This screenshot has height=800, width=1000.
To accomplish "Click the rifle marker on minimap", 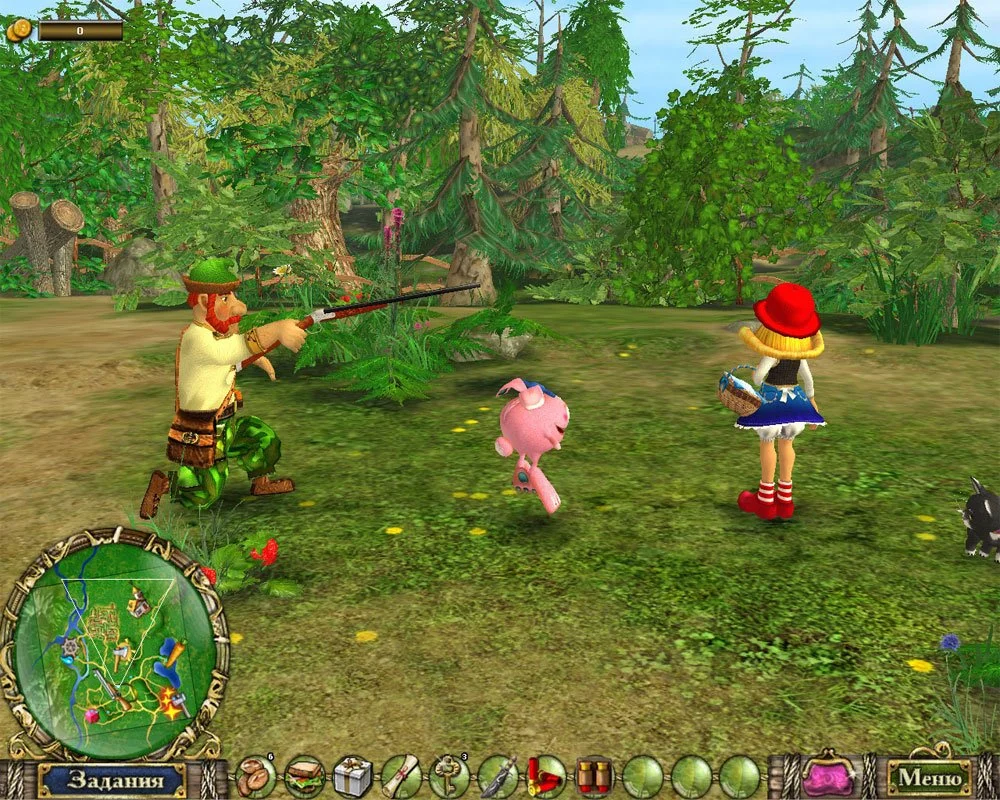I will pos(111,688).
